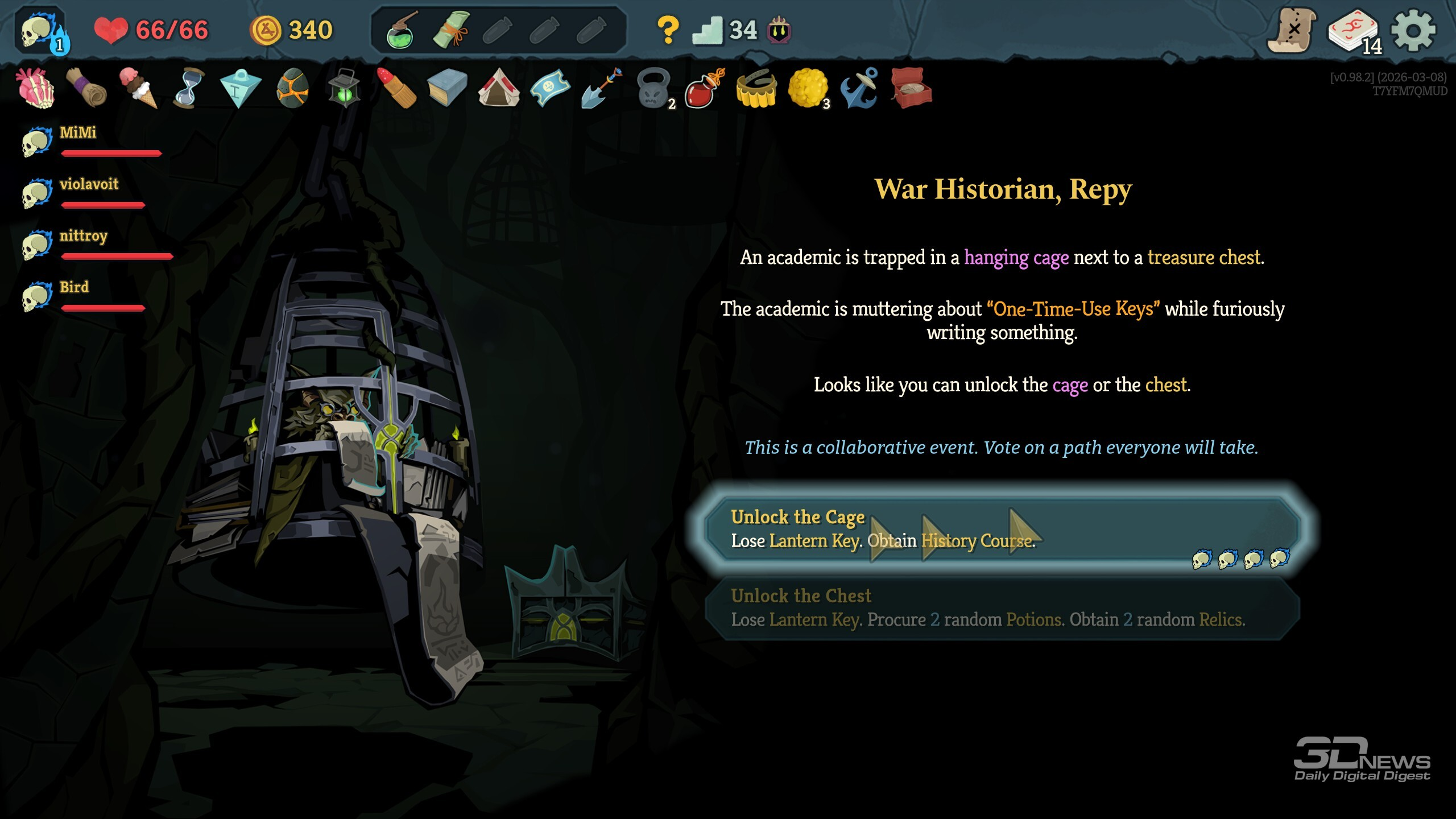Inspect the pink heart-in-hand relic
Screen dimensions: 1456x819
tap(36, 88)
